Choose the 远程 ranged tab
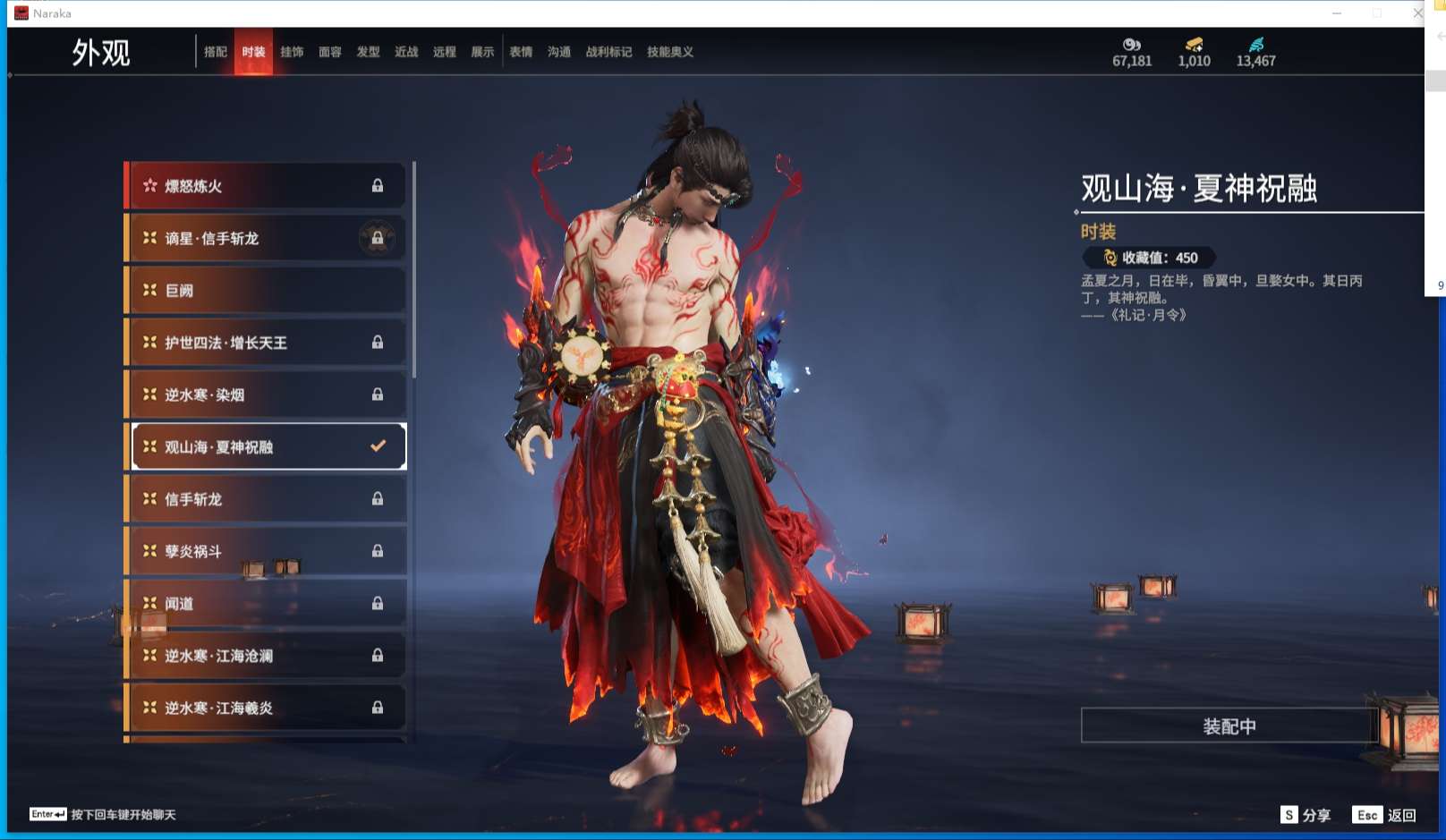The width and height of the screenshot is (1446, 840). [445, 52]
